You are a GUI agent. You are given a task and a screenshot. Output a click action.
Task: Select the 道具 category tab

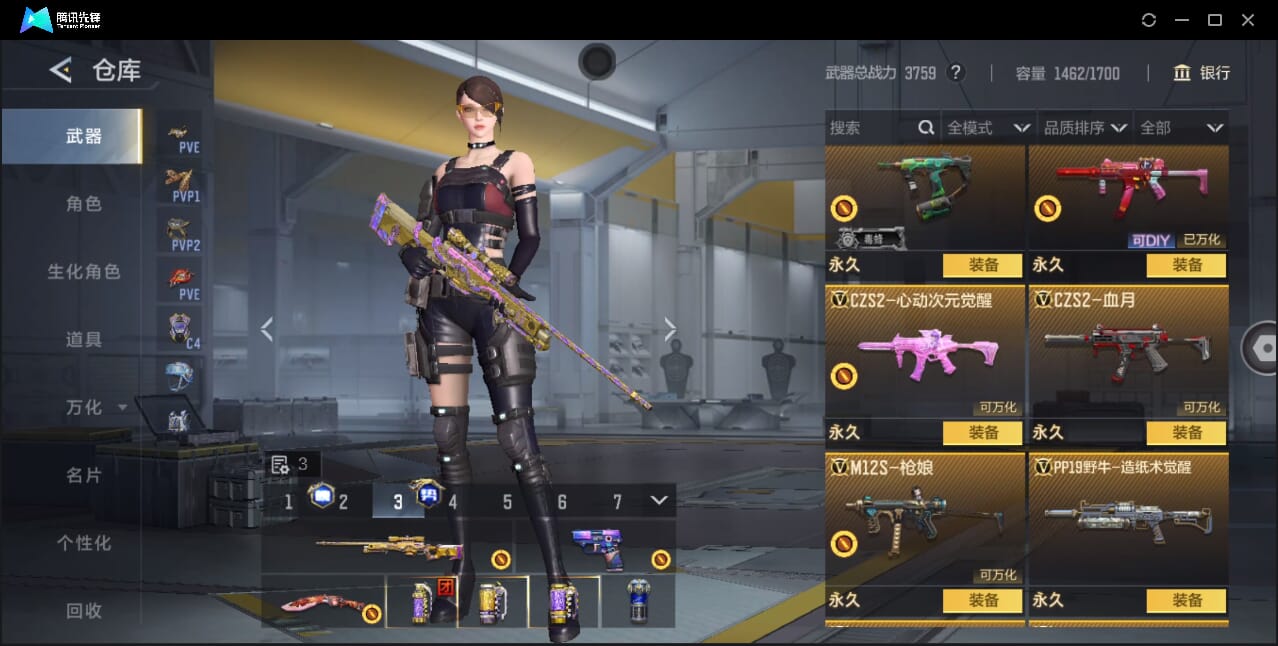(84, 340)
